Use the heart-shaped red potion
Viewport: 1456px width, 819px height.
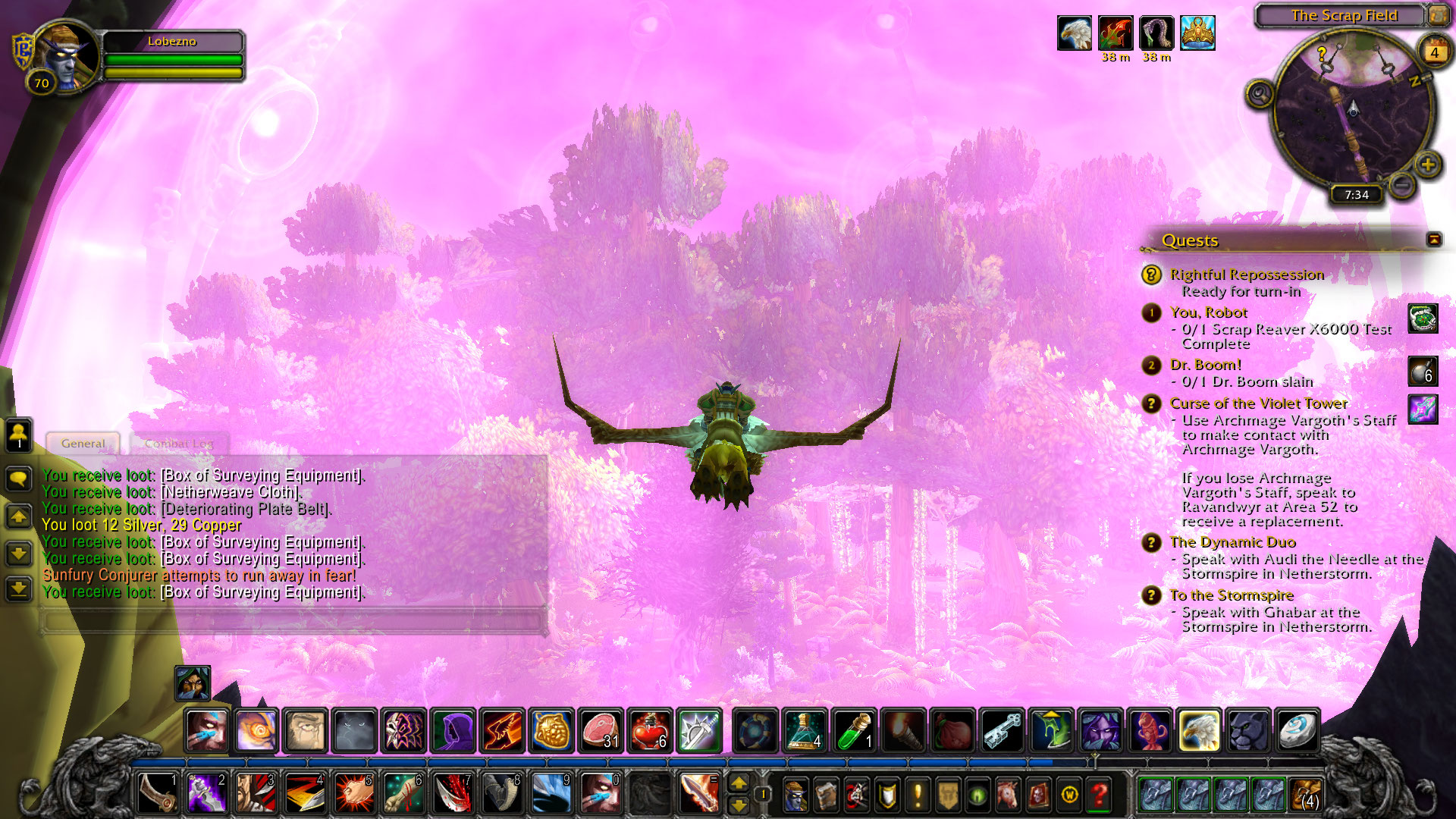click(649, 731)
